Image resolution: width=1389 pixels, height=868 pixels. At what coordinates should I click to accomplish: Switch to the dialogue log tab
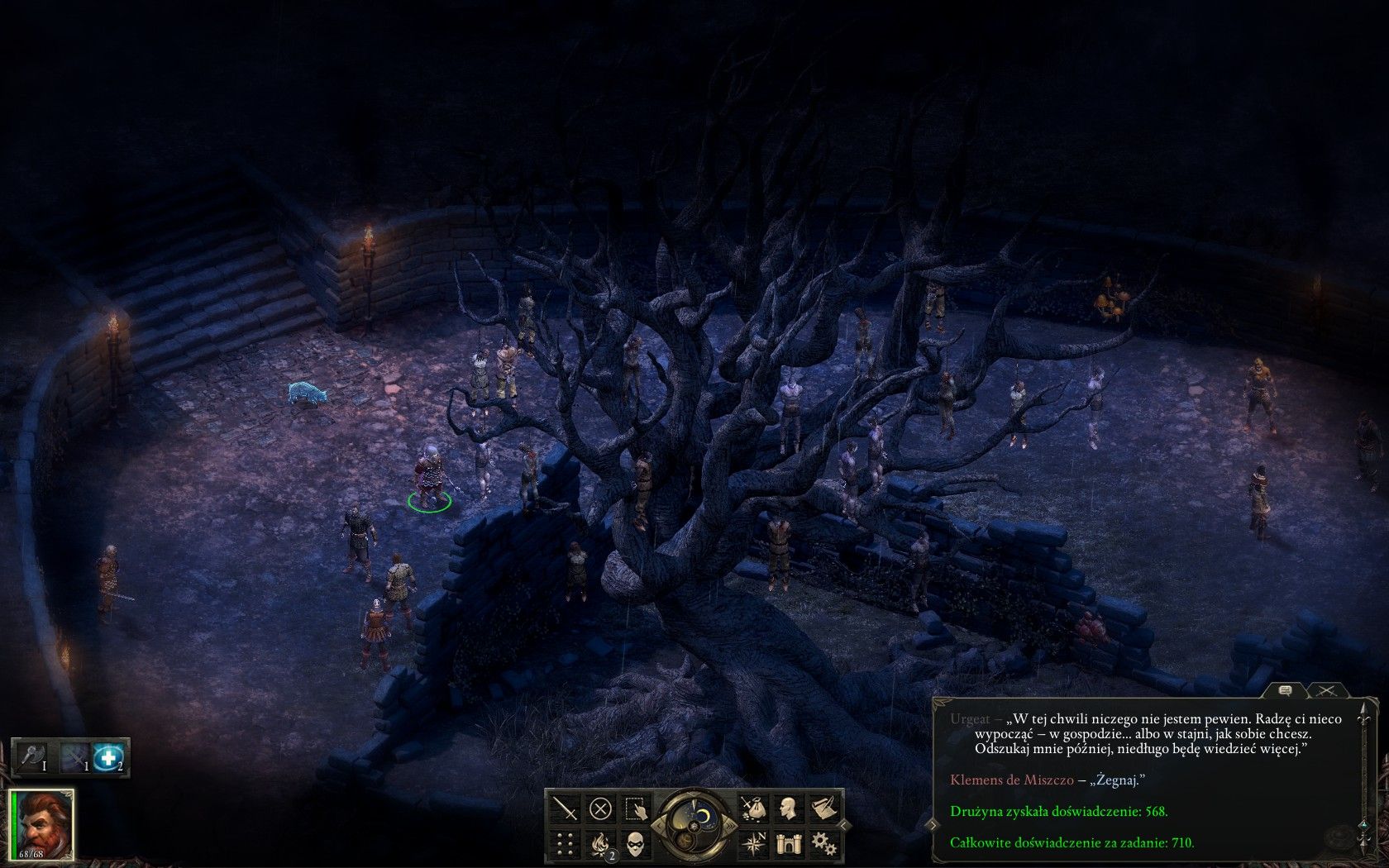(x=1285, y=690)
